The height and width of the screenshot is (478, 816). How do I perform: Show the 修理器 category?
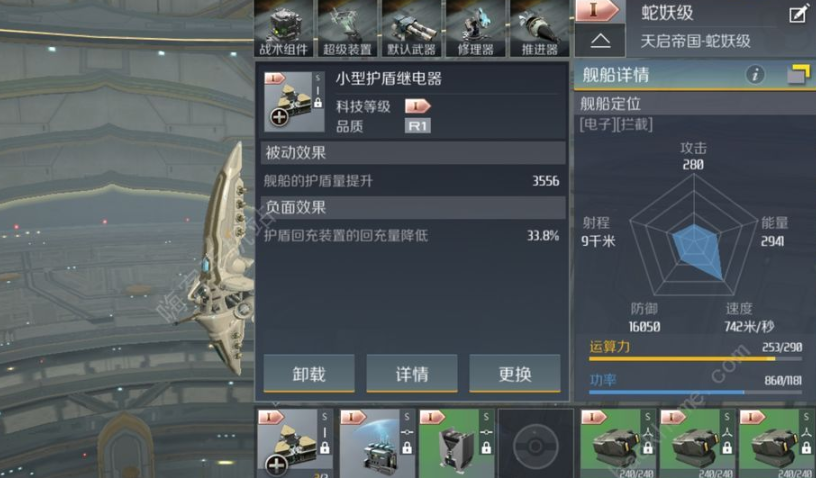[474, 27]
